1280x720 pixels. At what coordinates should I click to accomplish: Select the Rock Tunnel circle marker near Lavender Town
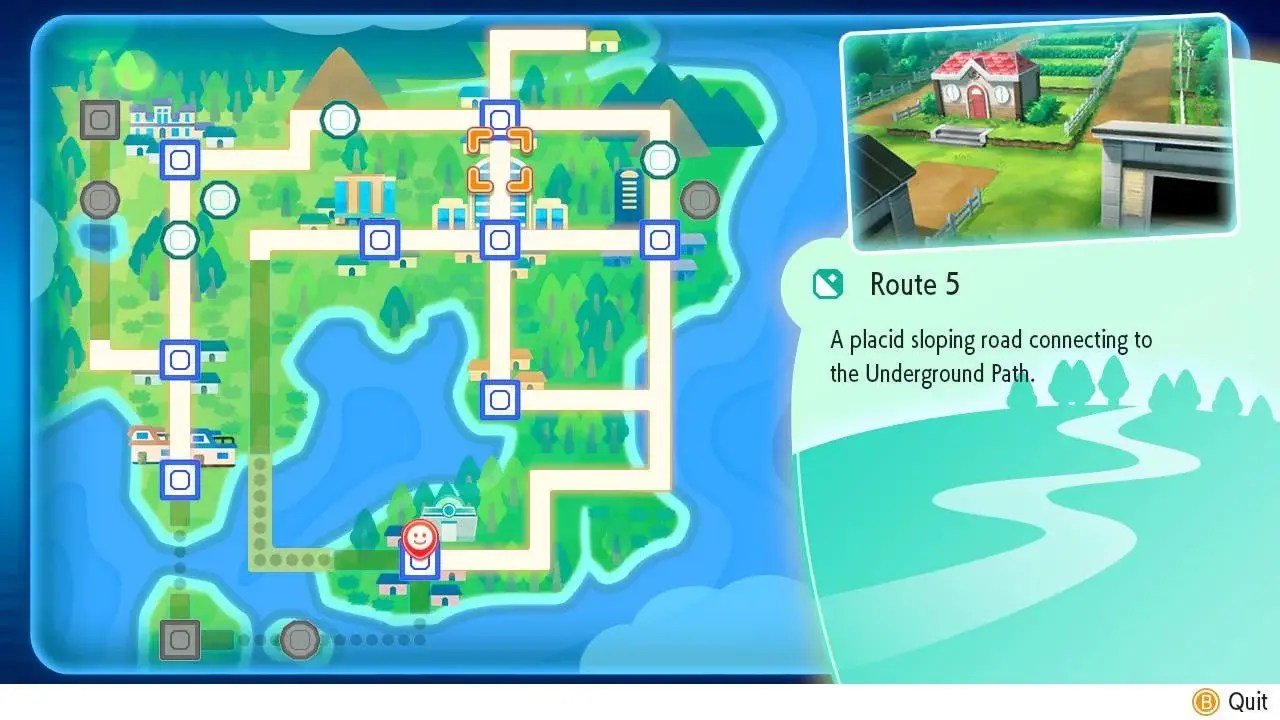(x=659, y=160)
